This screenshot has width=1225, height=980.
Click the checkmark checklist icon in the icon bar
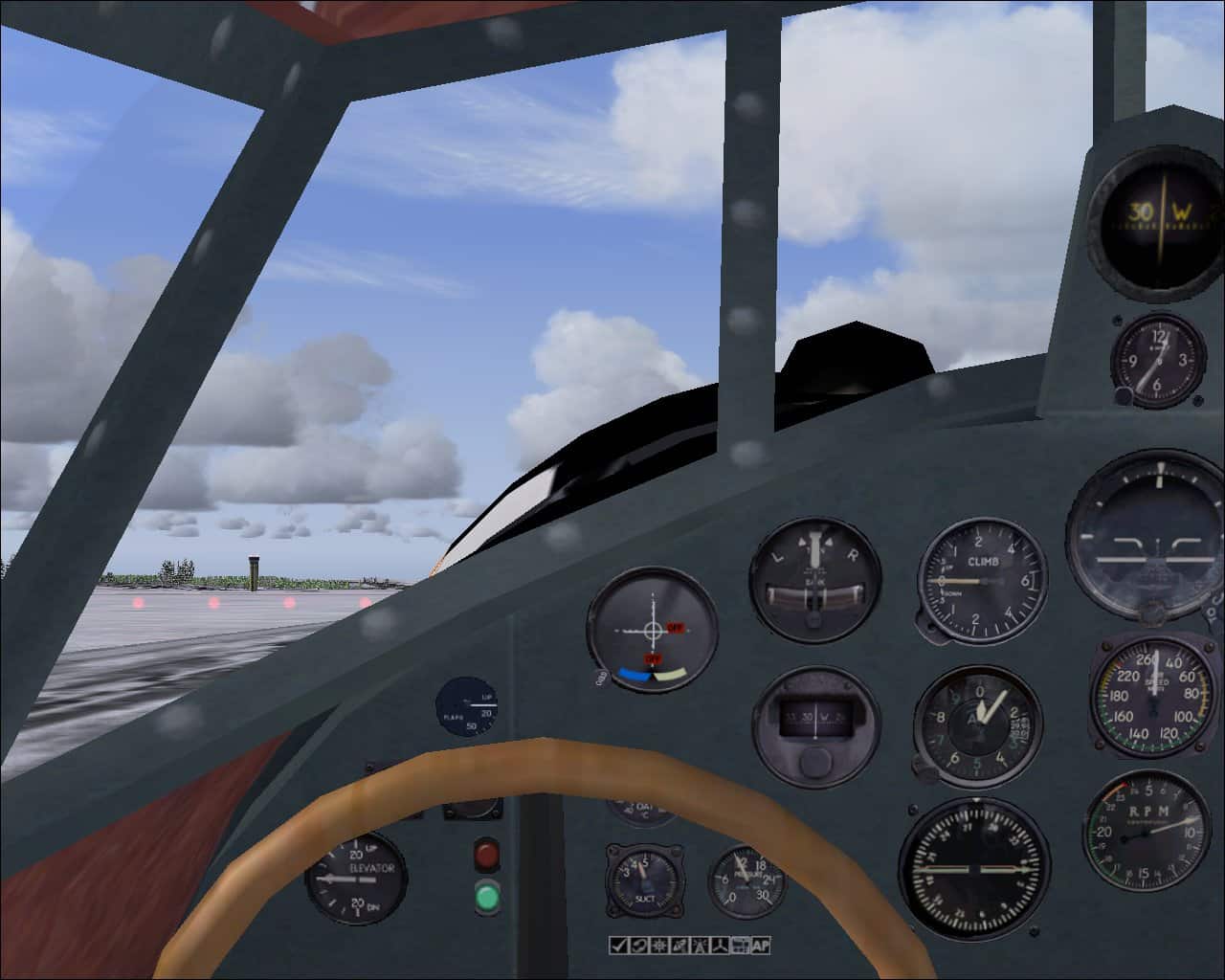(x=617, y=946)
